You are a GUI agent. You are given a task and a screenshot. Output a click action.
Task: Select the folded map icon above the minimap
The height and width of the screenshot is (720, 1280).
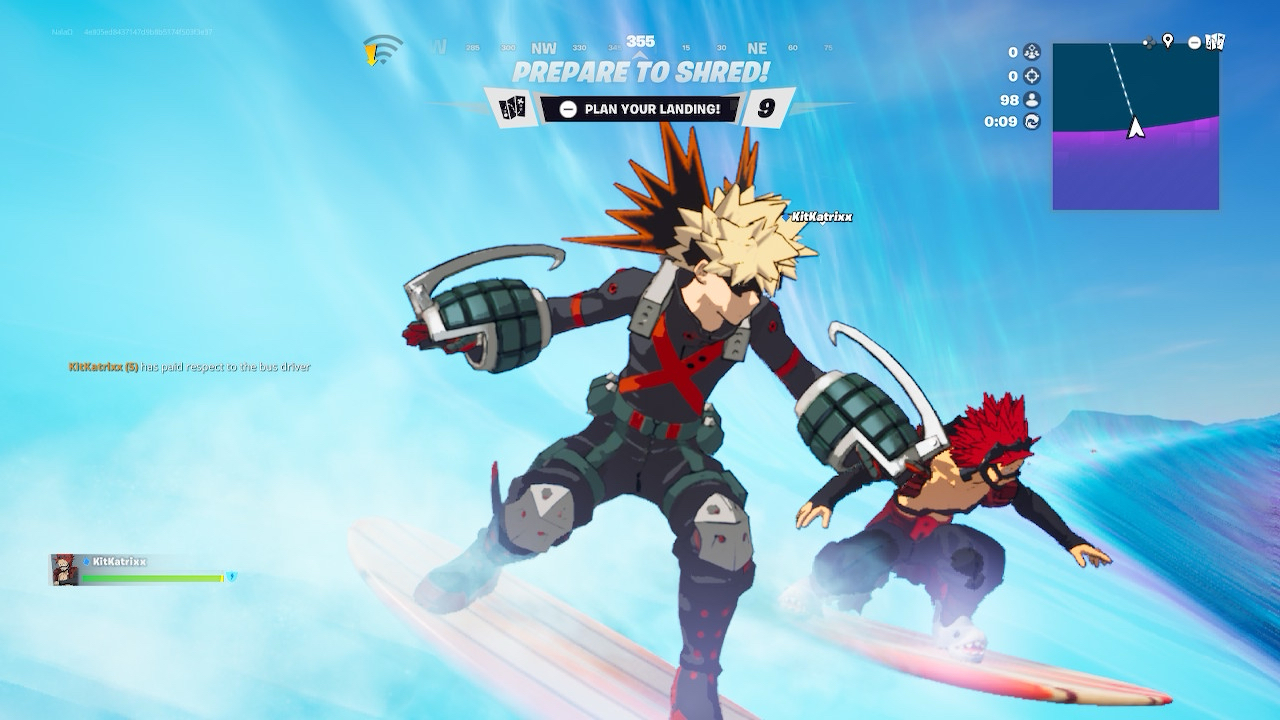click(1215, 42)
